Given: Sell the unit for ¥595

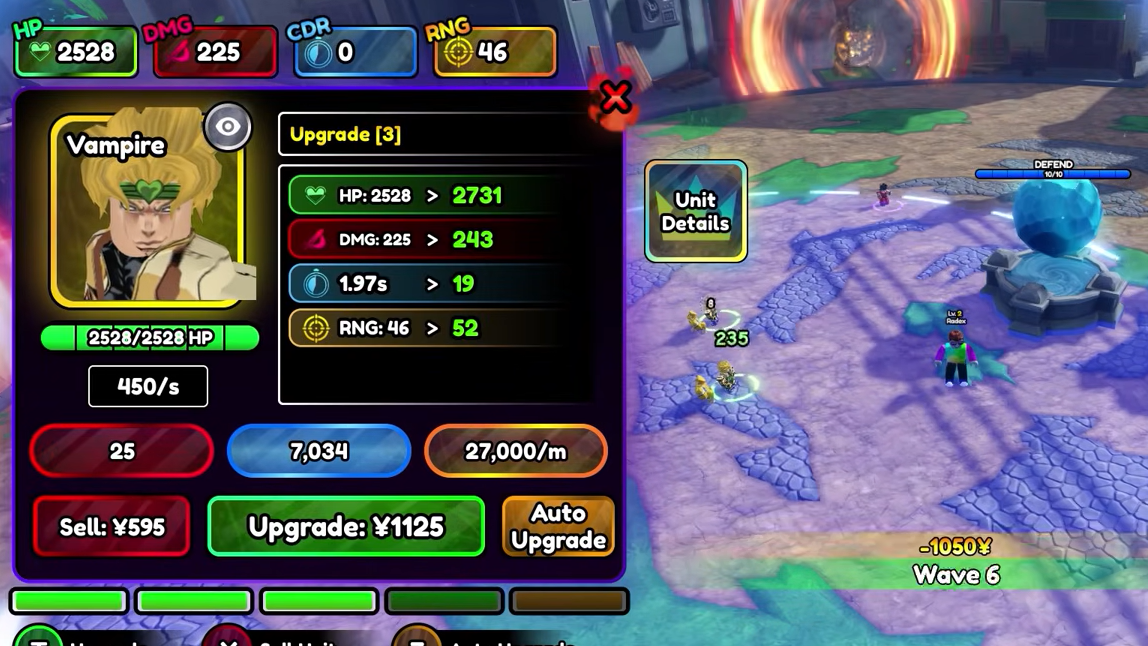Looking at the screenshot, I should tap(111, 526).
